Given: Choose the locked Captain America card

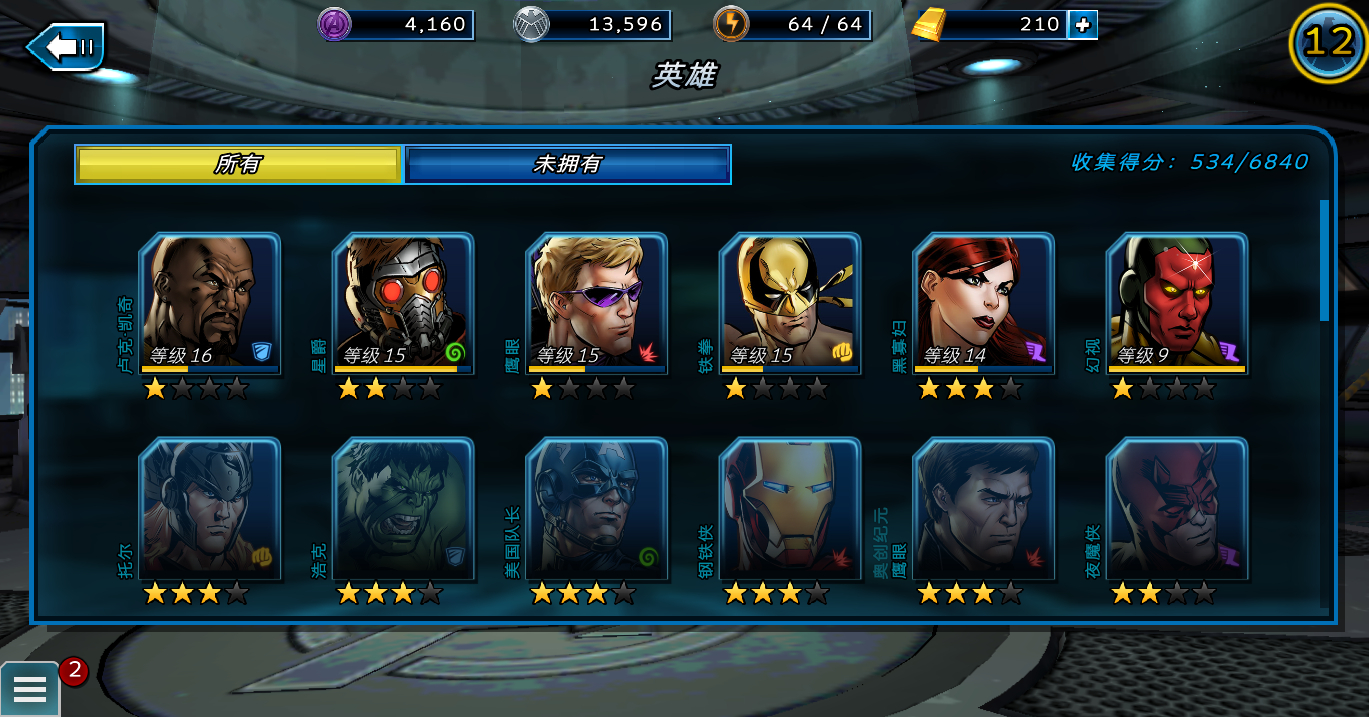Looking at the screenshot, I should tap(597, 508).
